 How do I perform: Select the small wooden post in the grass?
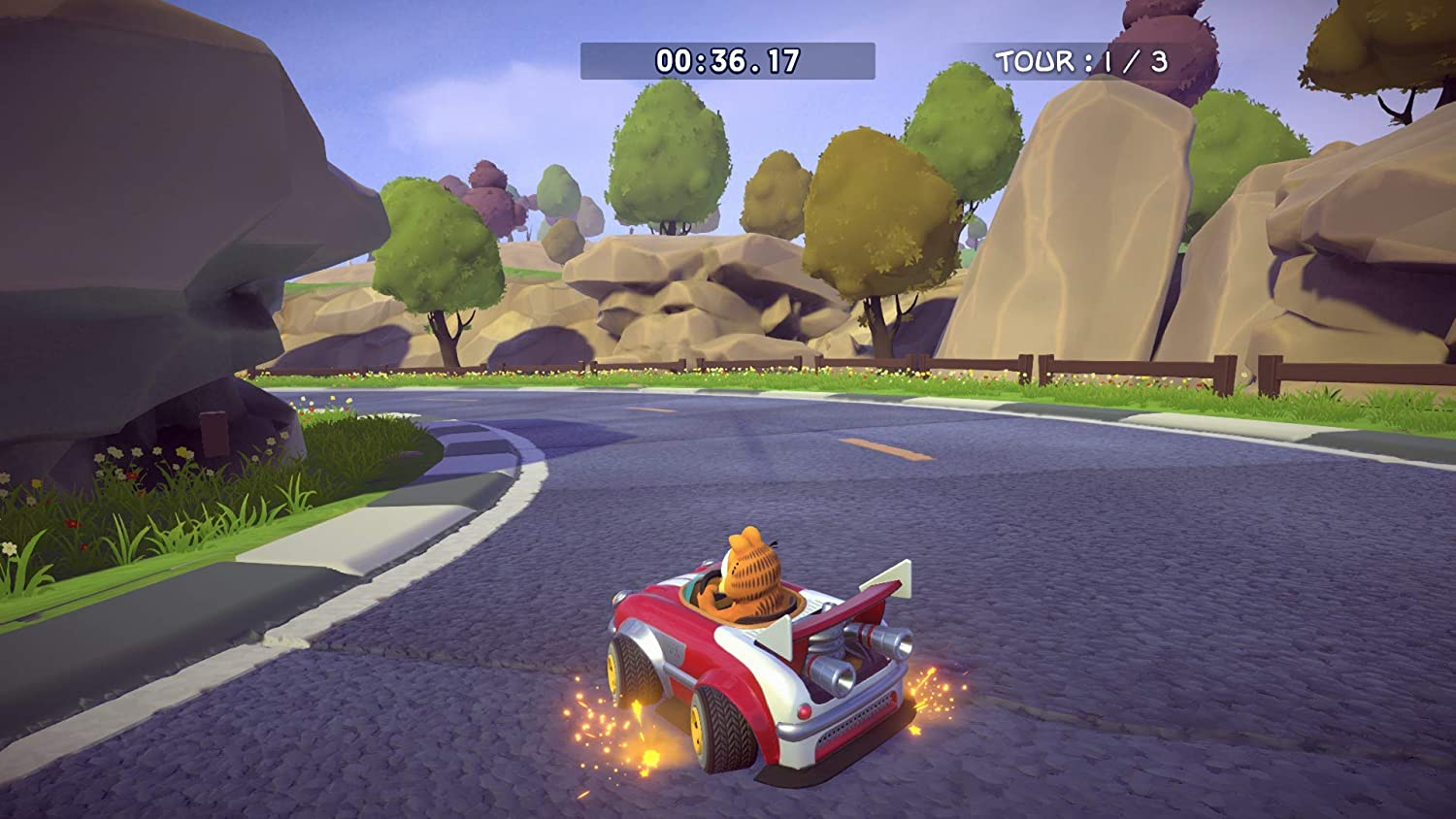(214, 434)
